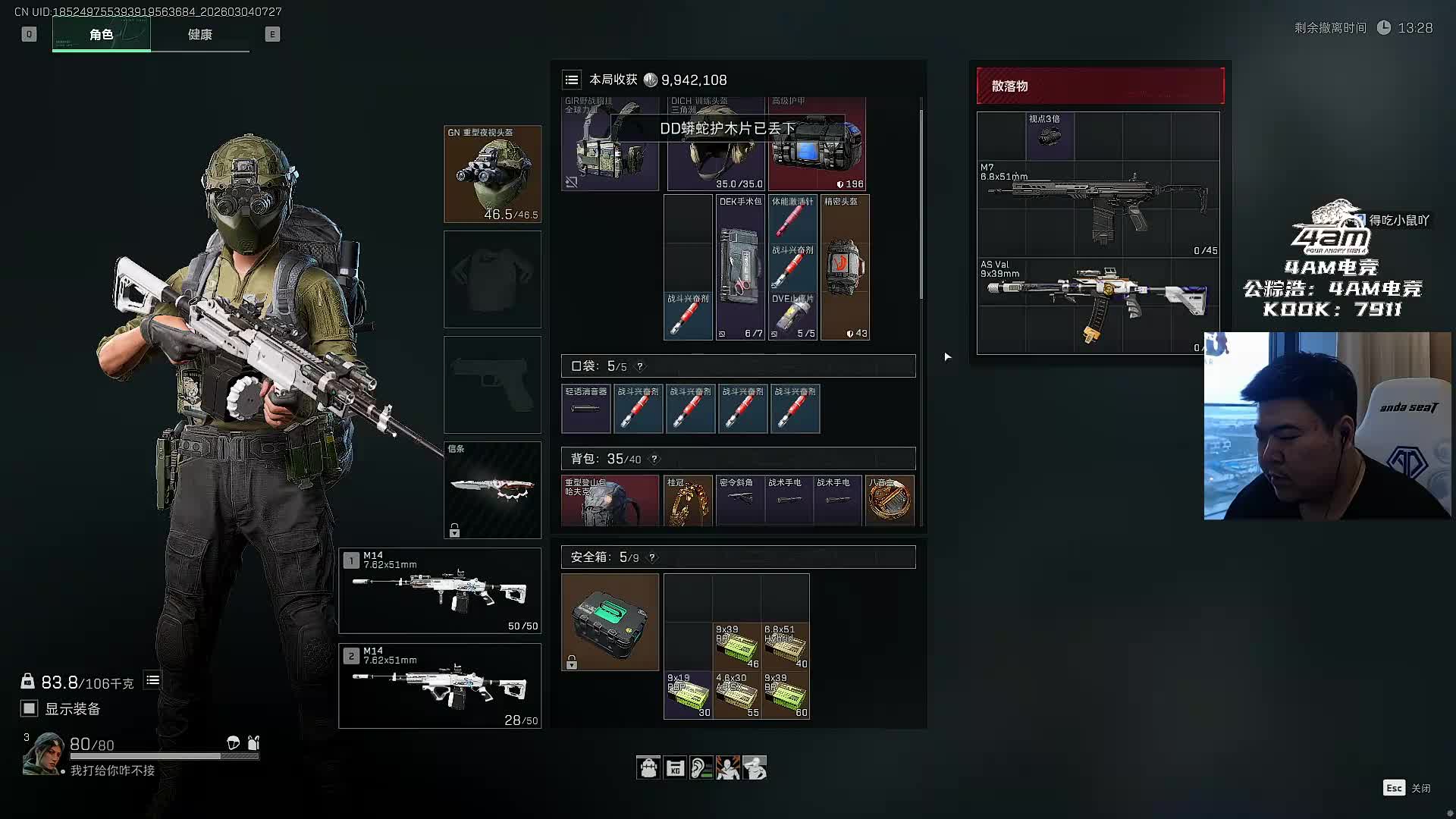Switch to the 健康 tab
The width and height of the screenshot is (1456, 819).
pos(199,34)
